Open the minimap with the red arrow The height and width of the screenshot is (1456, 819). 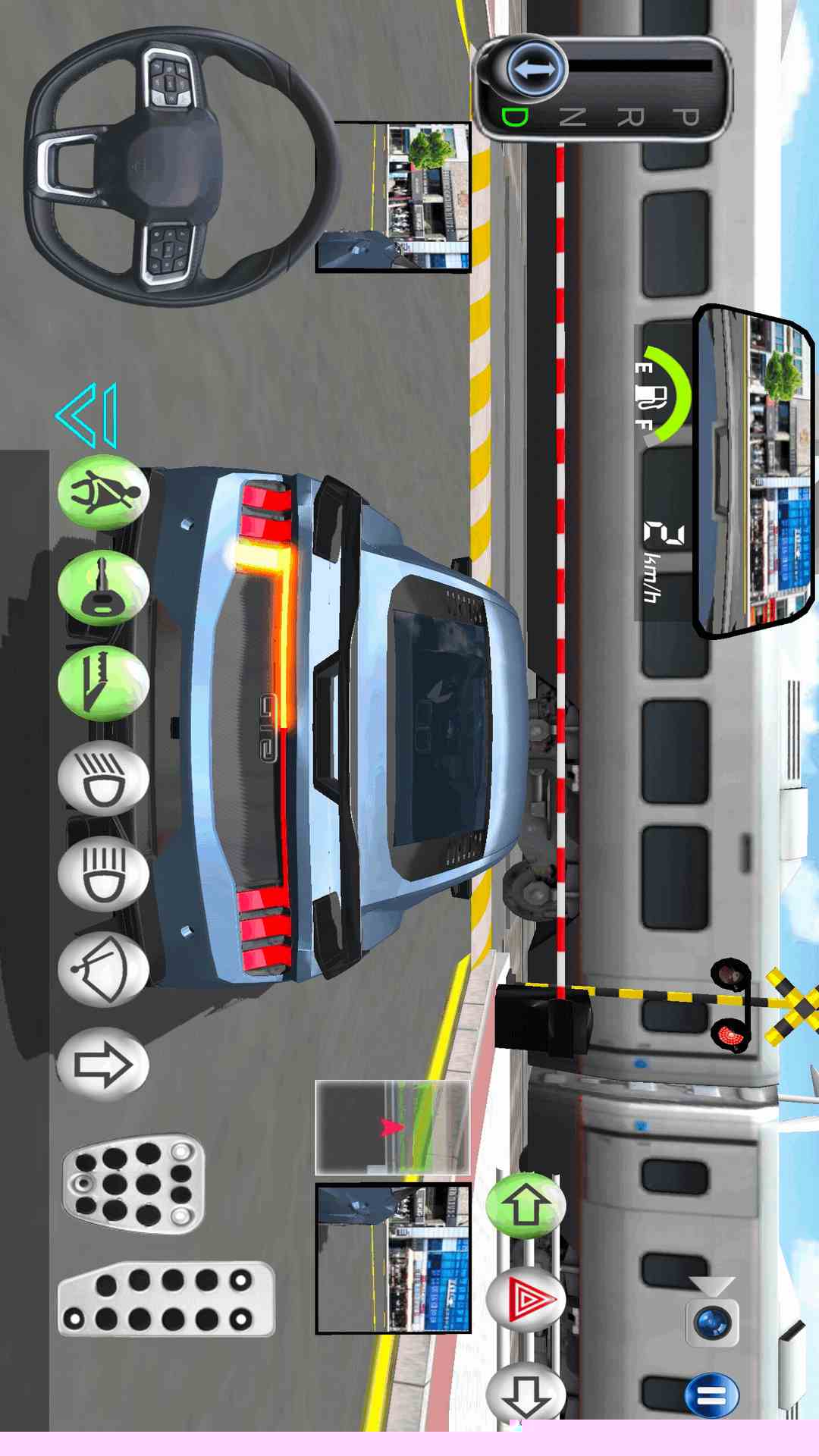pyautogui.click(x=392, y=1128)
